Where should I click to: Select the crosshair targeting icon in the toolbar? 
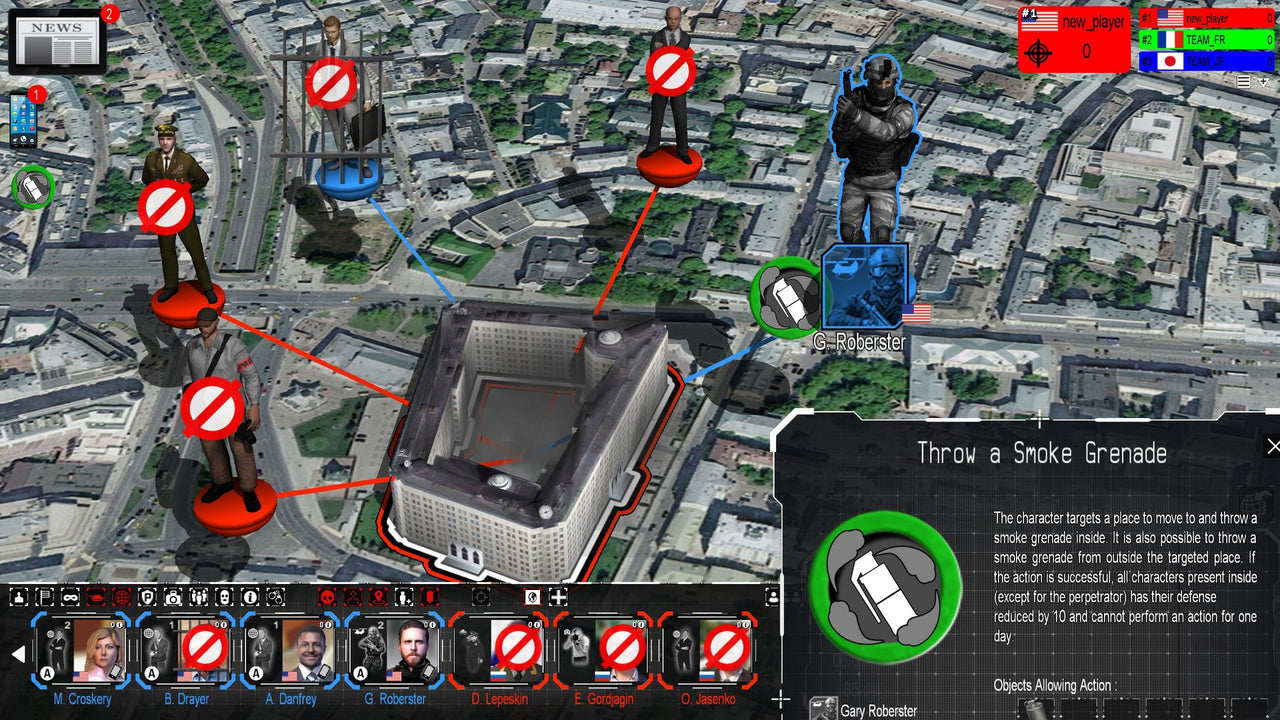(x=480, y=596)
